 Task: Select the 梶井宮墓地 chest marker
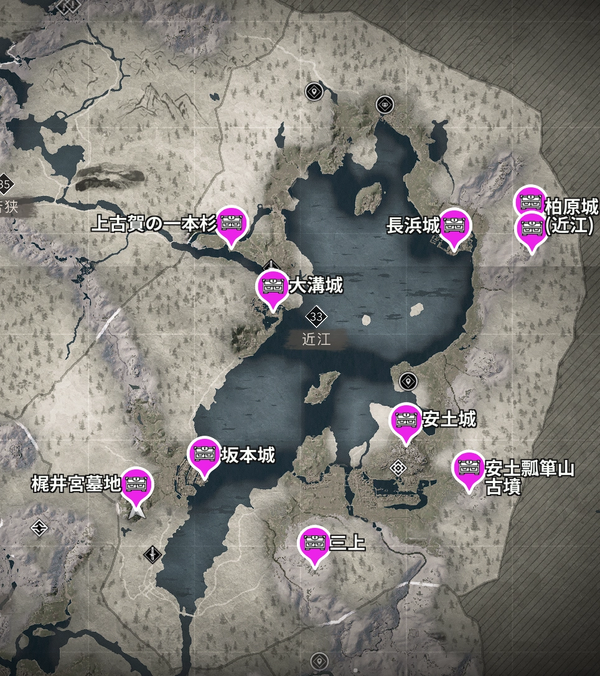[136, 485]
